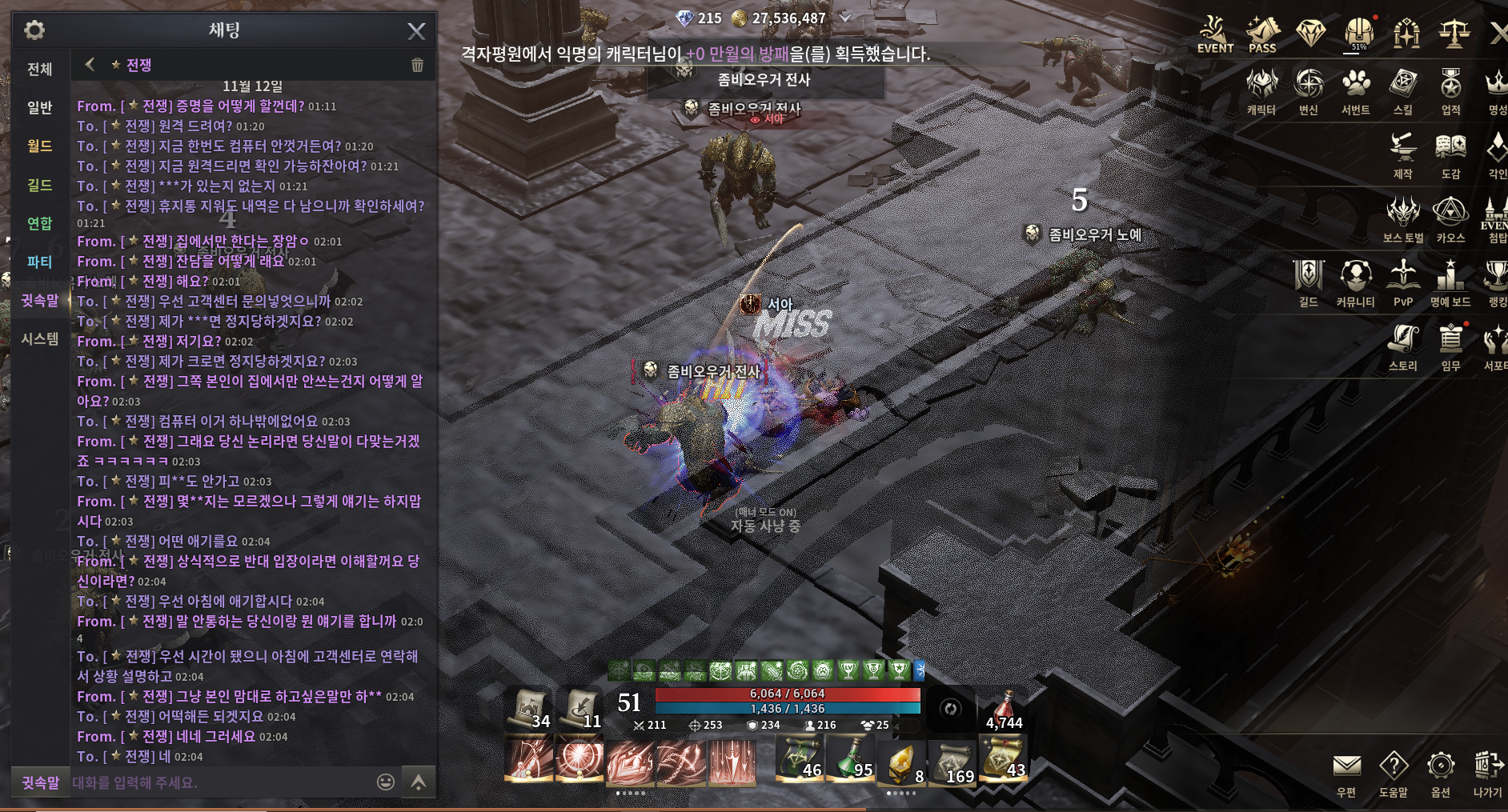Open the 캐릭터 character menu
The height and width of the screenshot is (812, 1508).
click(1261, 91)
